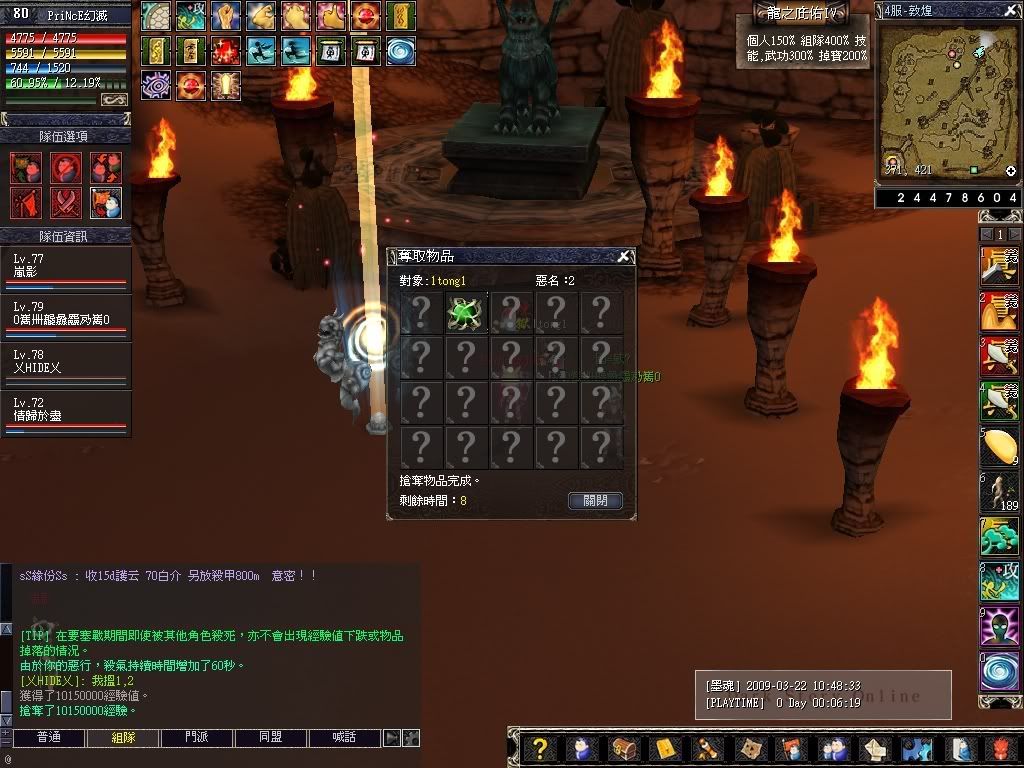The width and height of the screenshot is (1024, 768).
Task: Switch to the 普通 chat tab
Action: tap(48, 738)
